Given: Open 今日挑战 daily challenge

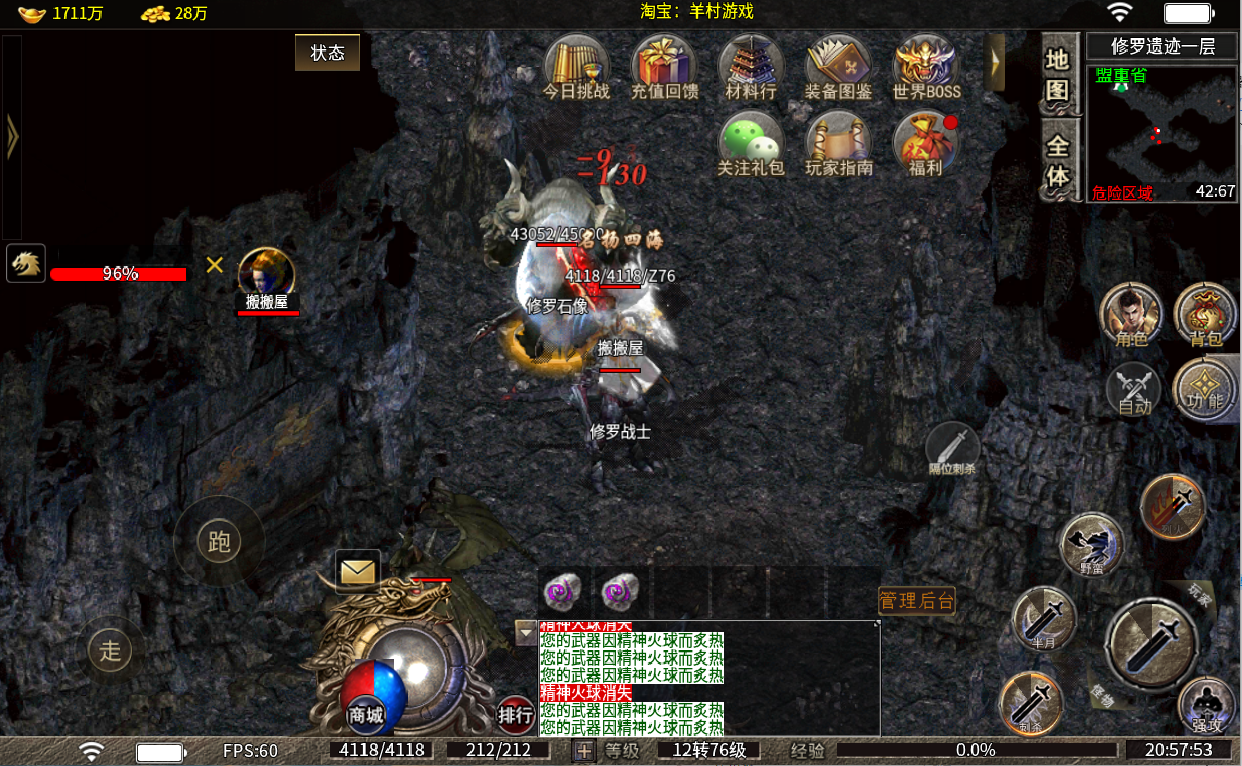Looking at the screenshot, I should click(x=576, y=66).
